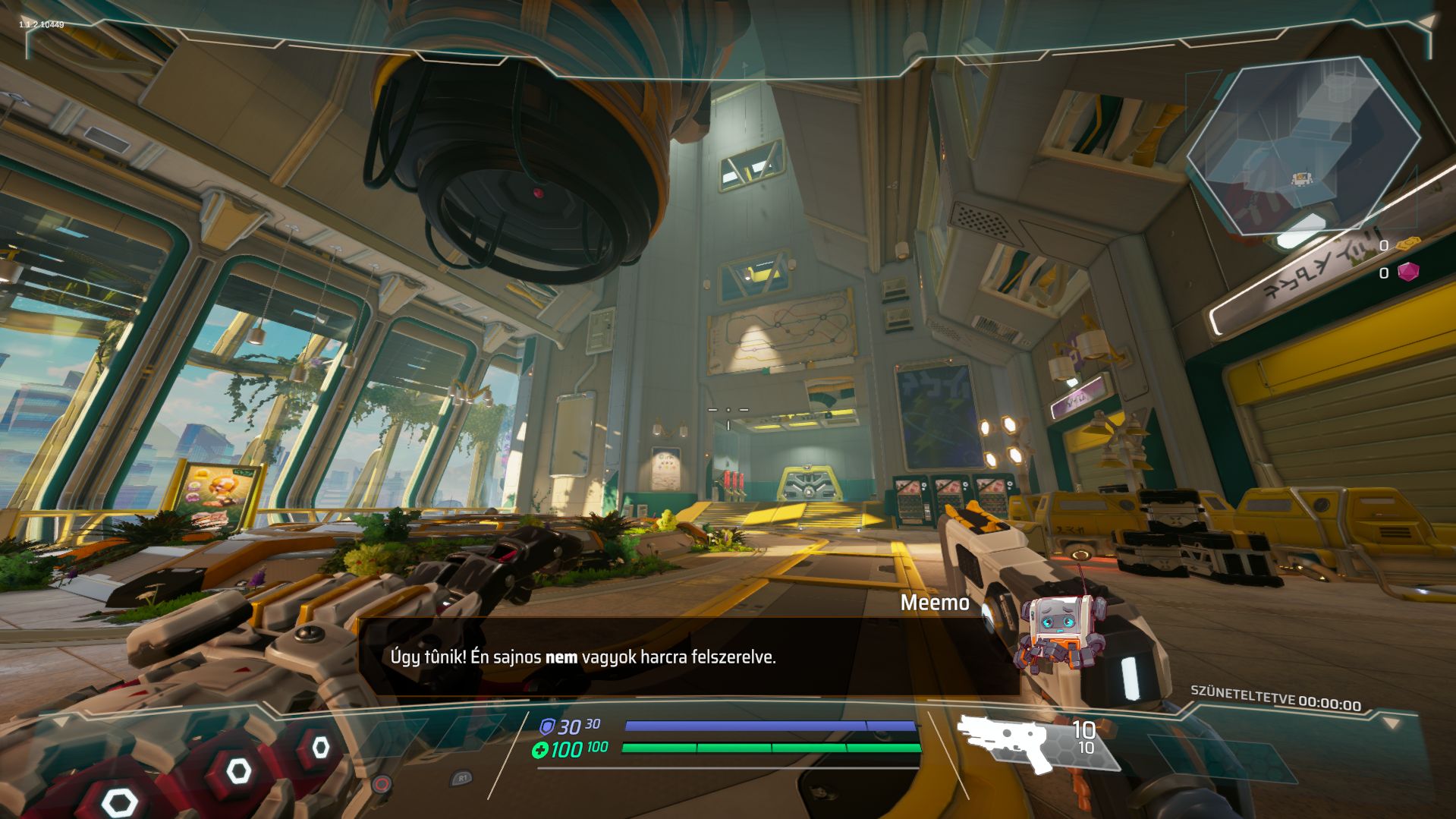Click Meemo's robot portrait in the dialogue

pyautogui.click(x=1062, y=631)
